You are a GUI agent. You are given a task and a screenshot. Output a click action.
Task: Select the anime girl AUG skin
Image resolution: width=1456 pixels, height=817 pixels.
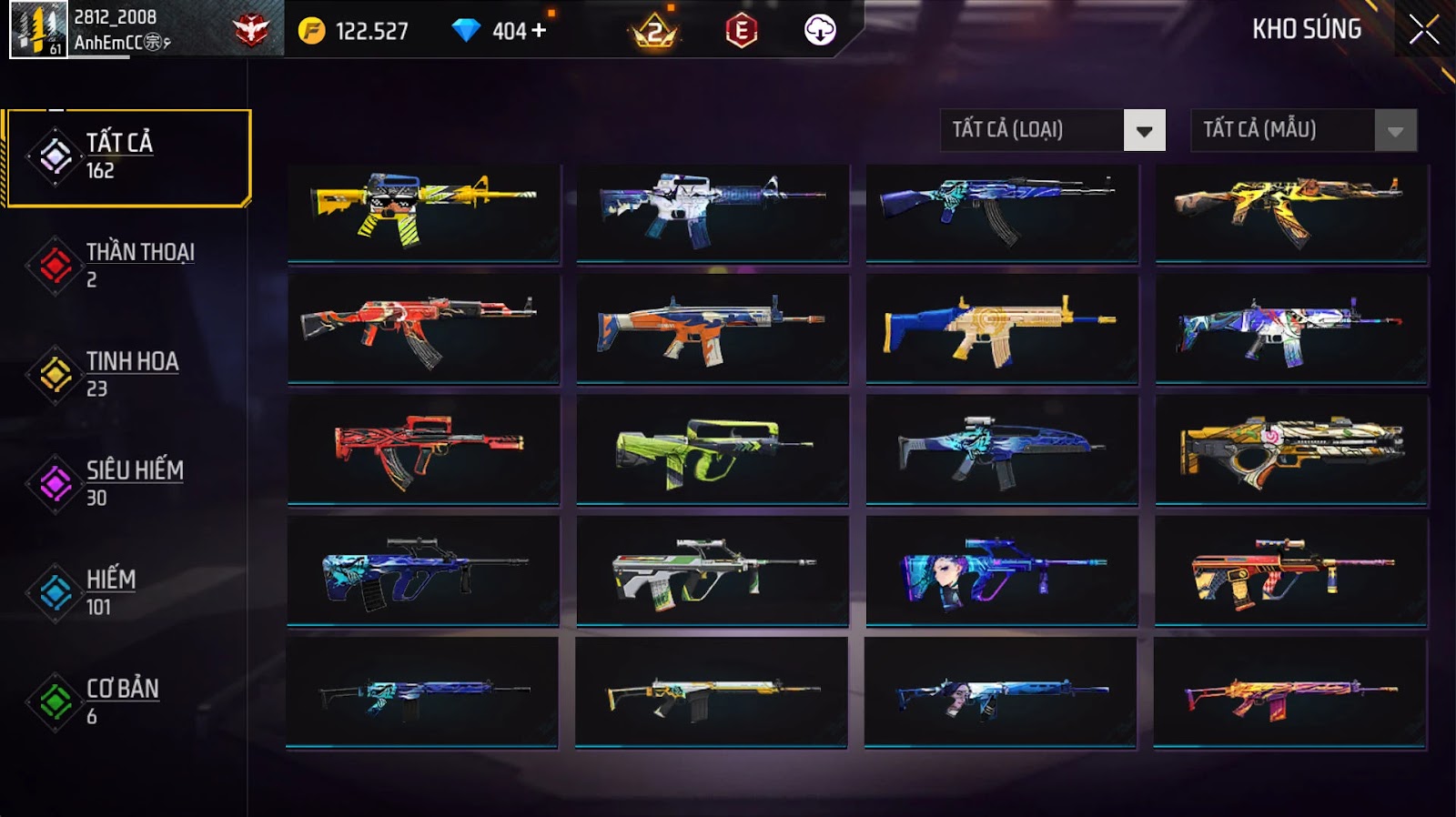(x=1002, y=570)
